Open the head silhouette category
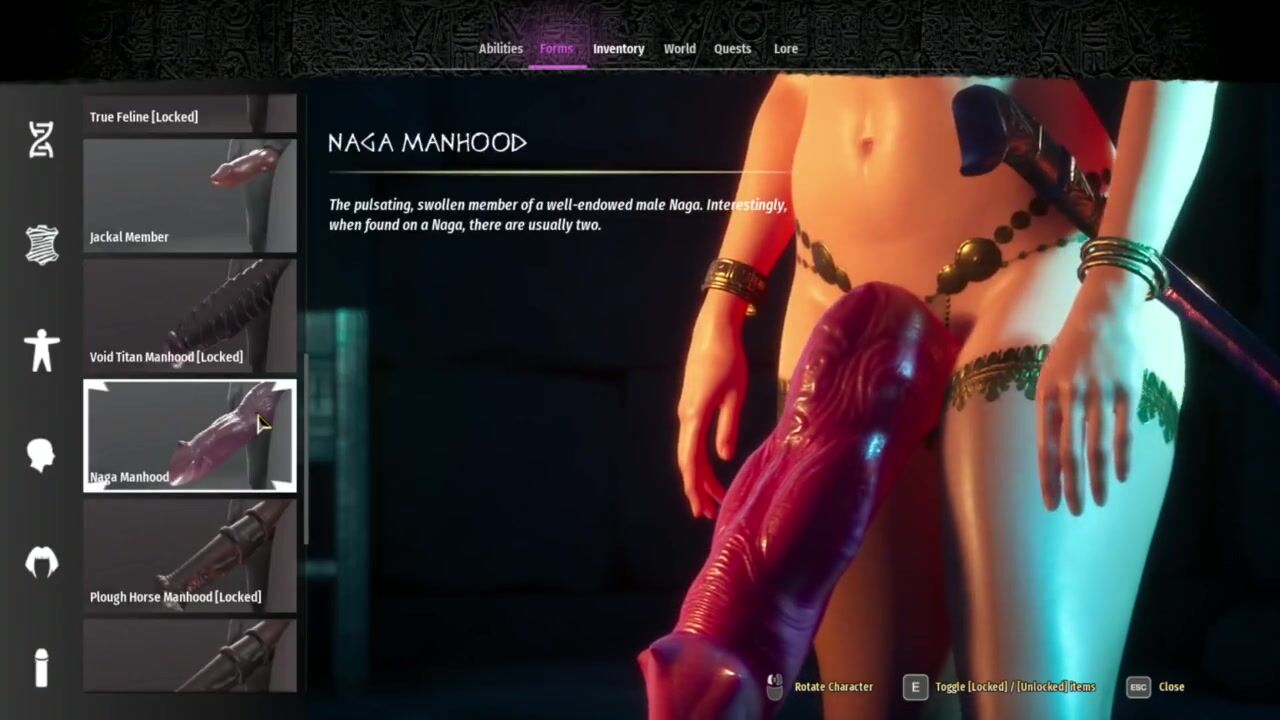Image resolution: width=1280 pixels, height=720 pixels. point(41,455)
